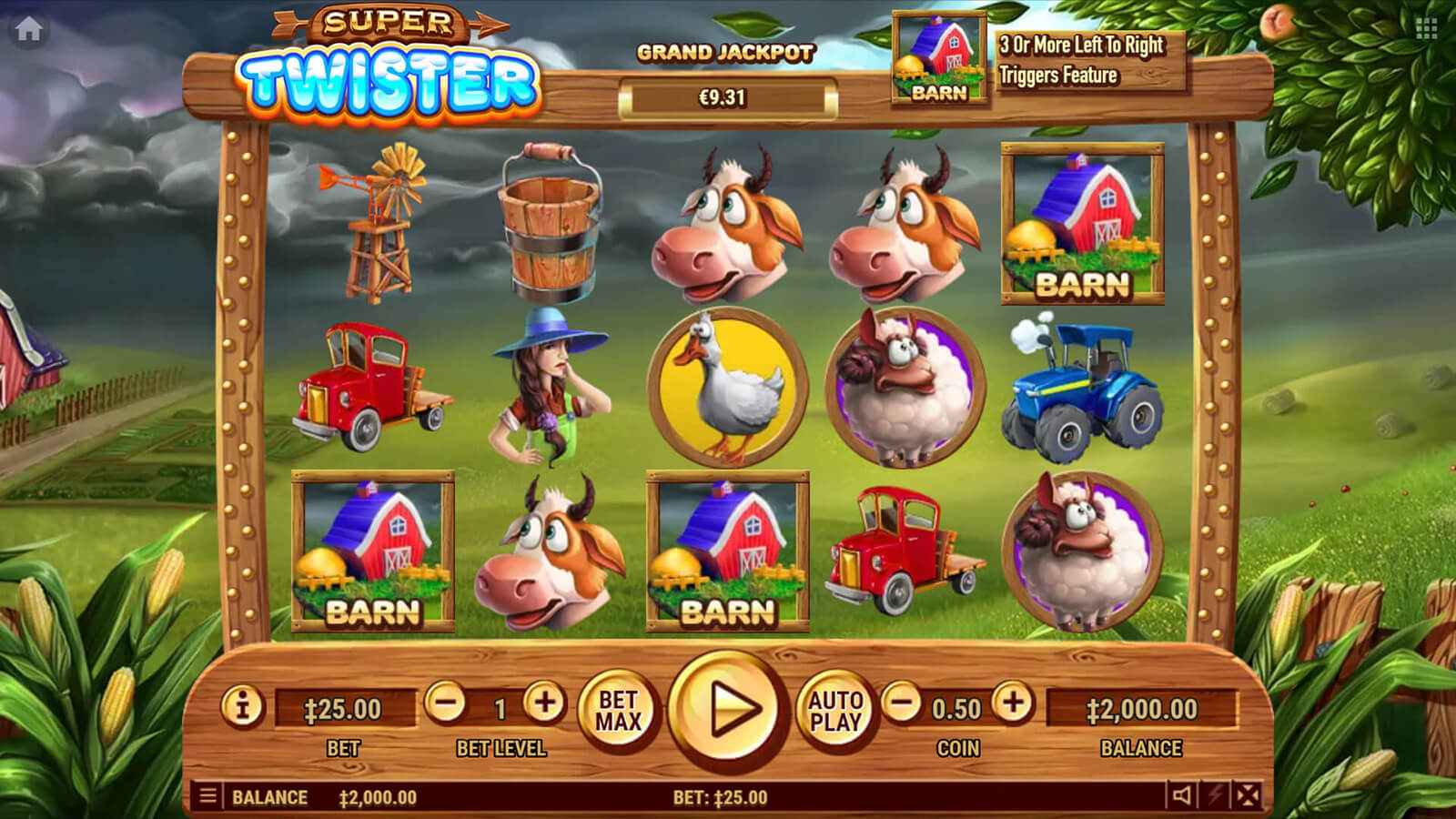This screenshot has height=819, width=1456.
Task: Open the grid menu icon
Action: point(1426,30)
